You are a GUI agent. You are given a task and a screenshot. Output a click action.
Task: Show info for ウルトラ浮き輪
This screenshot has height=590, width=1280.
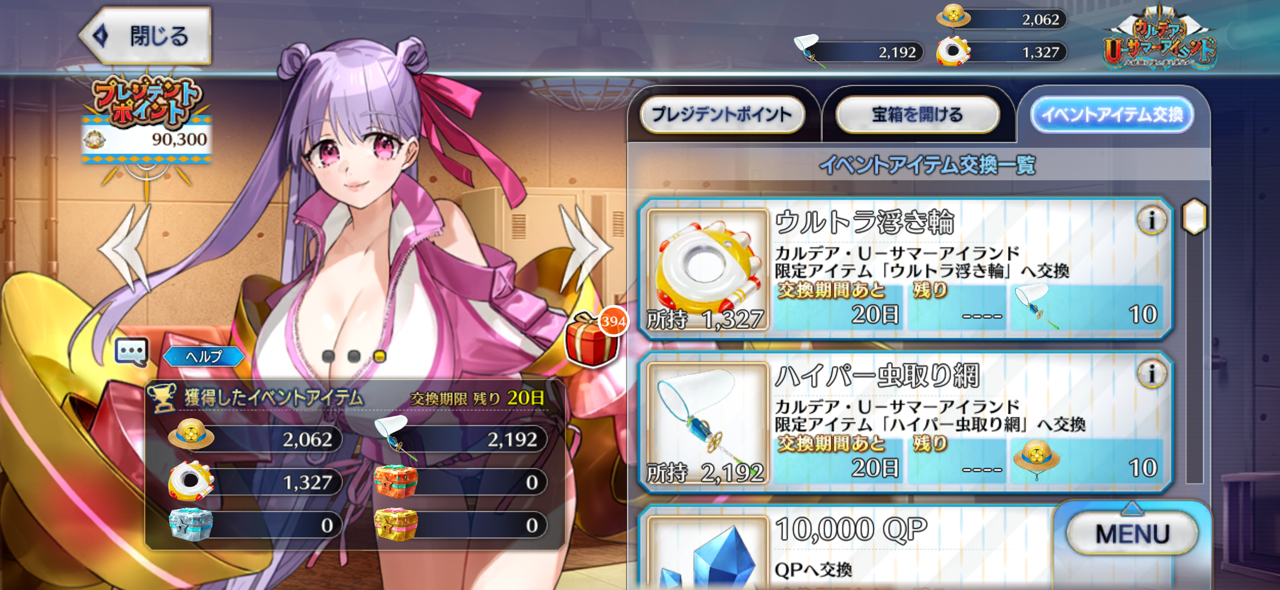(x=1152, y=220)
